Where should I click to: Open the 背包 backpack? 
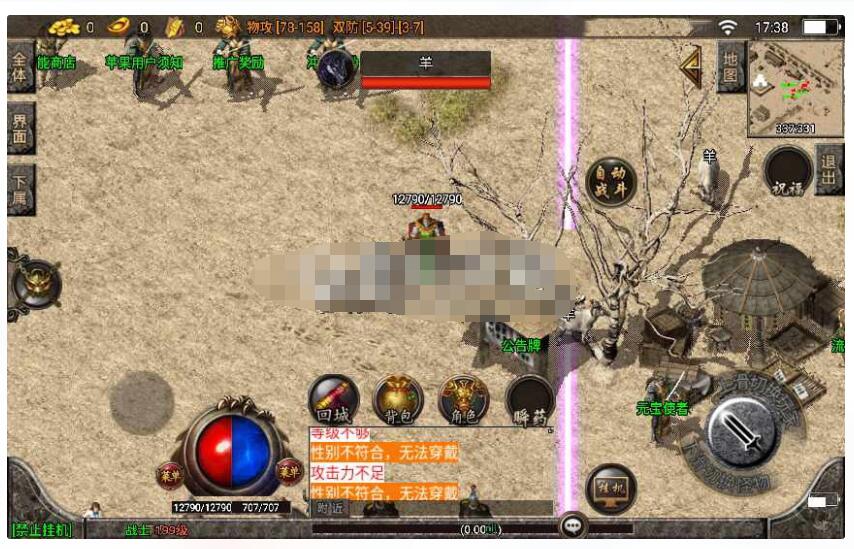(x=398, y=399)
